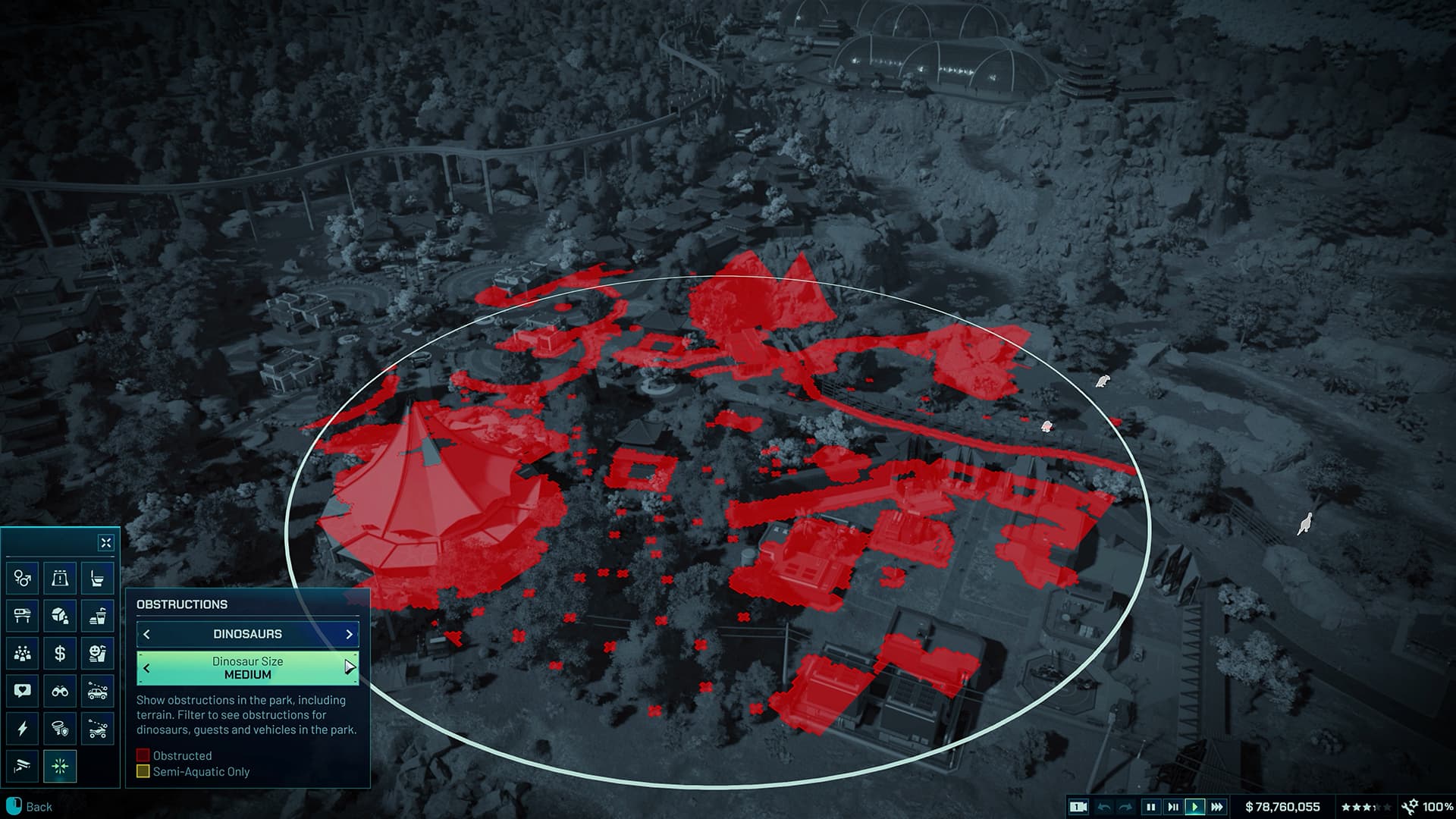Select the monorail transport view icon
Image resolution: width=1456 pixels, height=819 pixels.
(21, 615)
